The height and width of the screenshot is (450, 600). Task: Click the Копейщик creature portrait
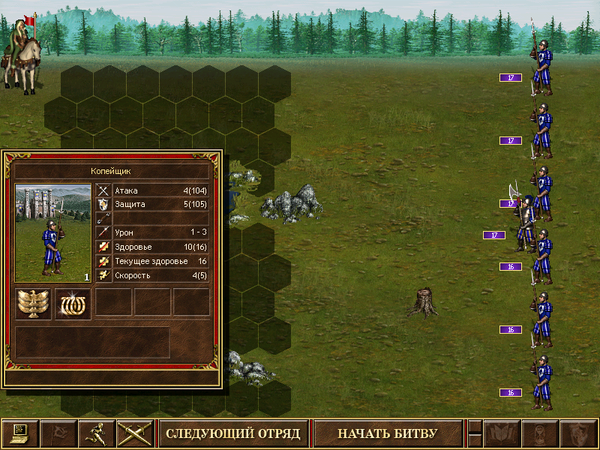point(53,232)
